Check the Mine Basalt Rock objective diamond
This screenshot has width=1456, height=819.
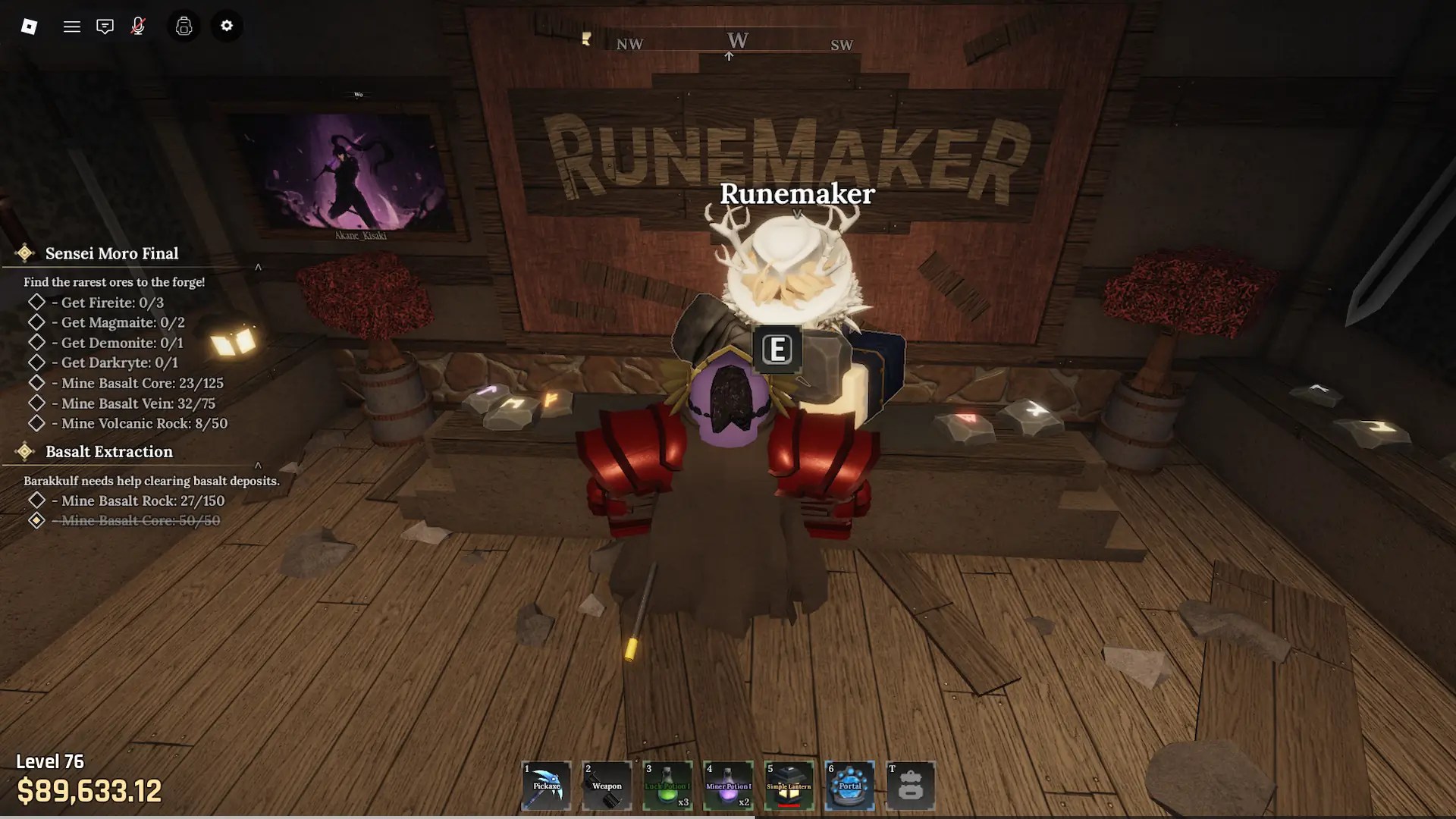tap(37, 500)
